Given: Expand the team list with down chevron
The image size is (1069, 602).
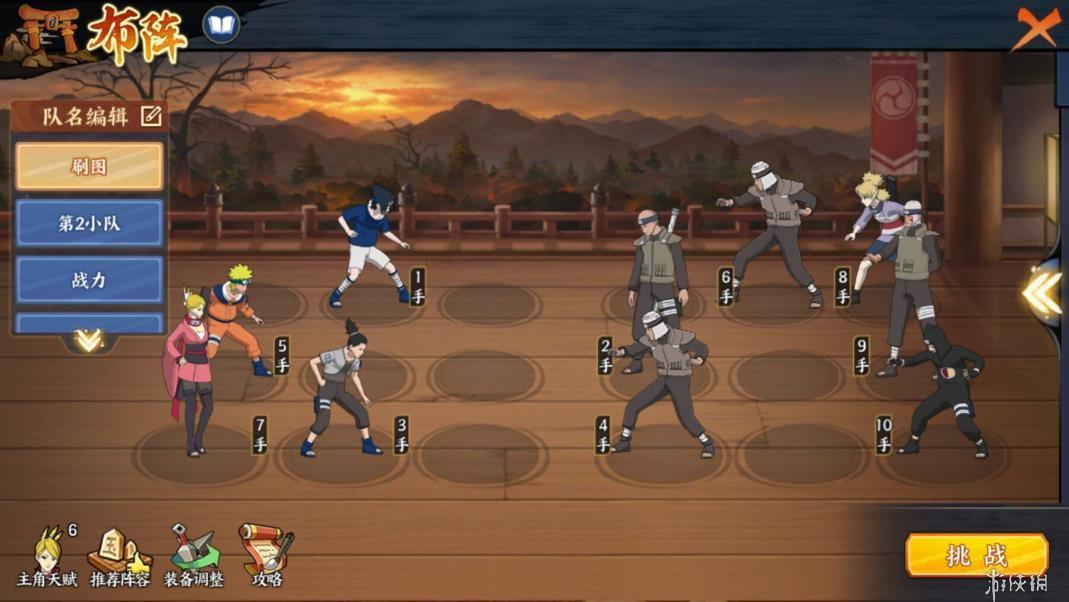Looking at the screenshot, I should point(88,341).
